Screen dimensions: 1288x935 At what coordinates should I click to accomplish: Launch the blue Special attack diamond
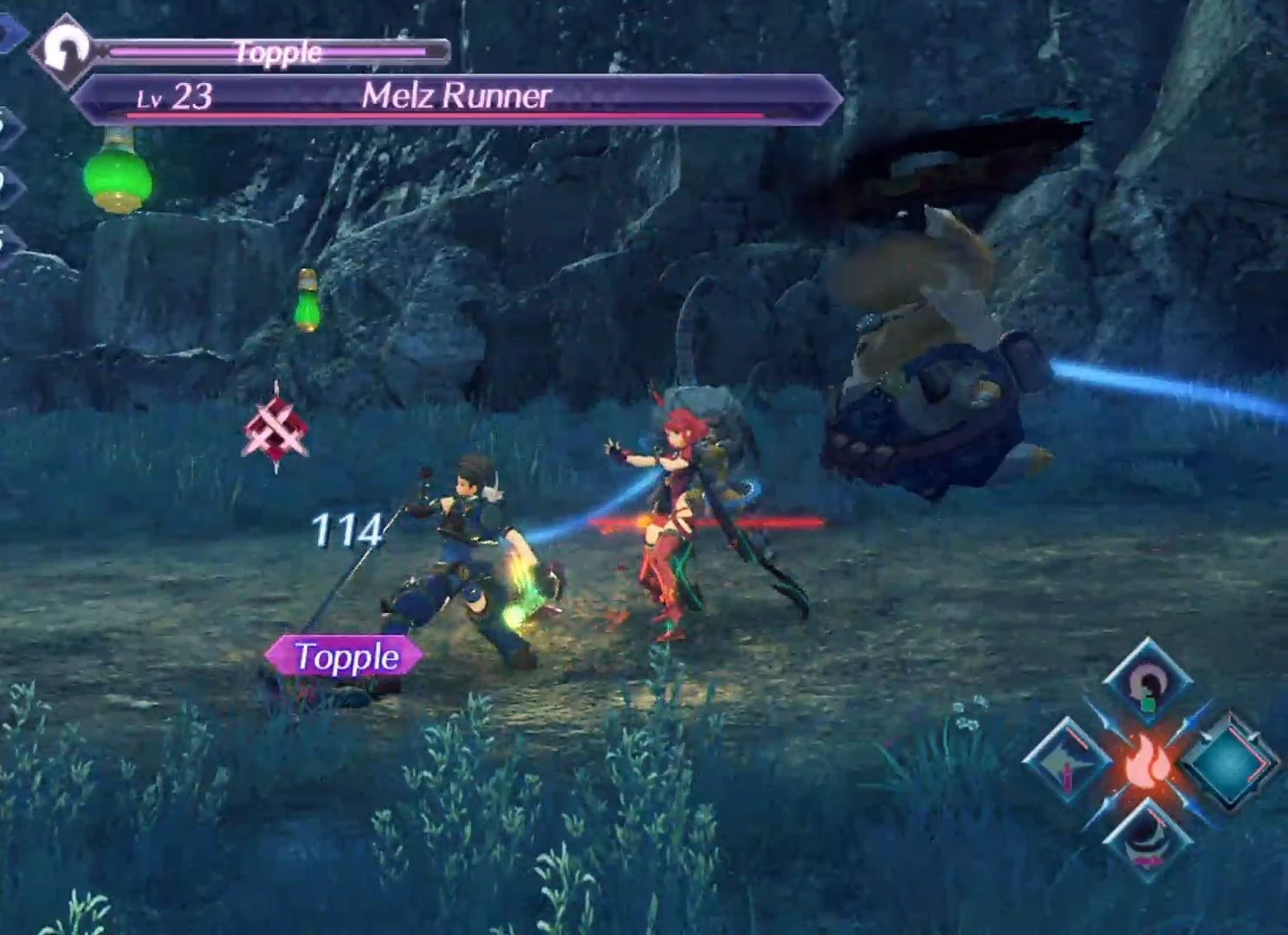tap(1228, 762)
